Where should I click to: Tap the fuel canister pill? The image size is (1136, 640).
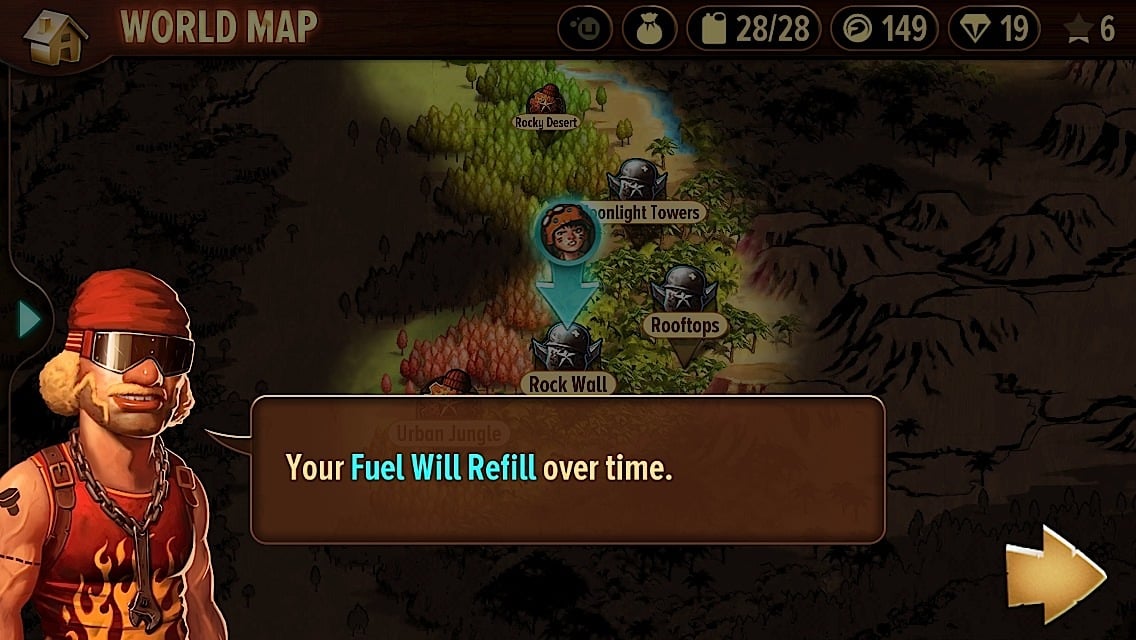[x=753, y=29]
